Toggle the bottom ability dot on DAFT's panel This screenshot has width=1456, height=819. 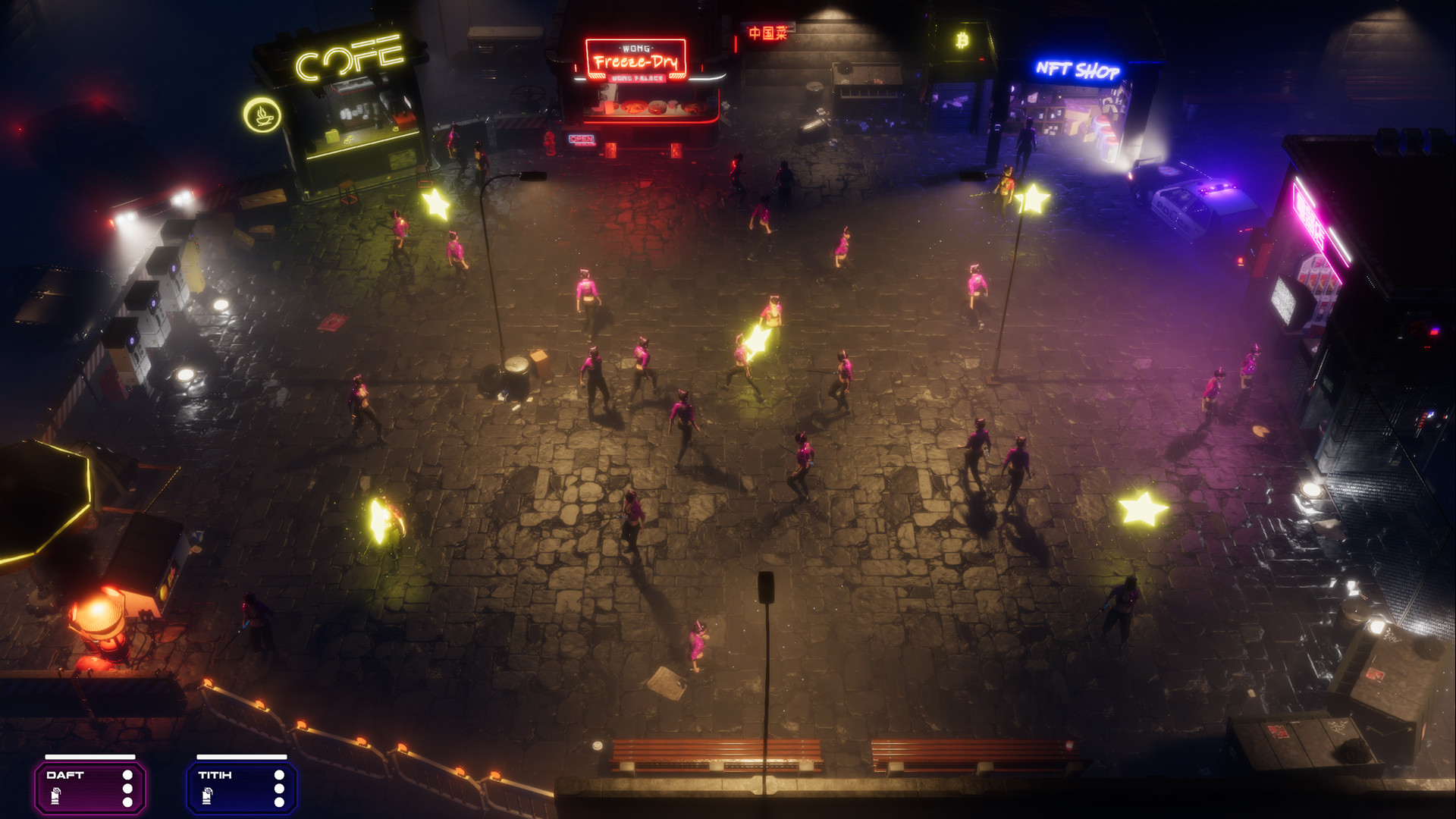(x=129, y=802)
